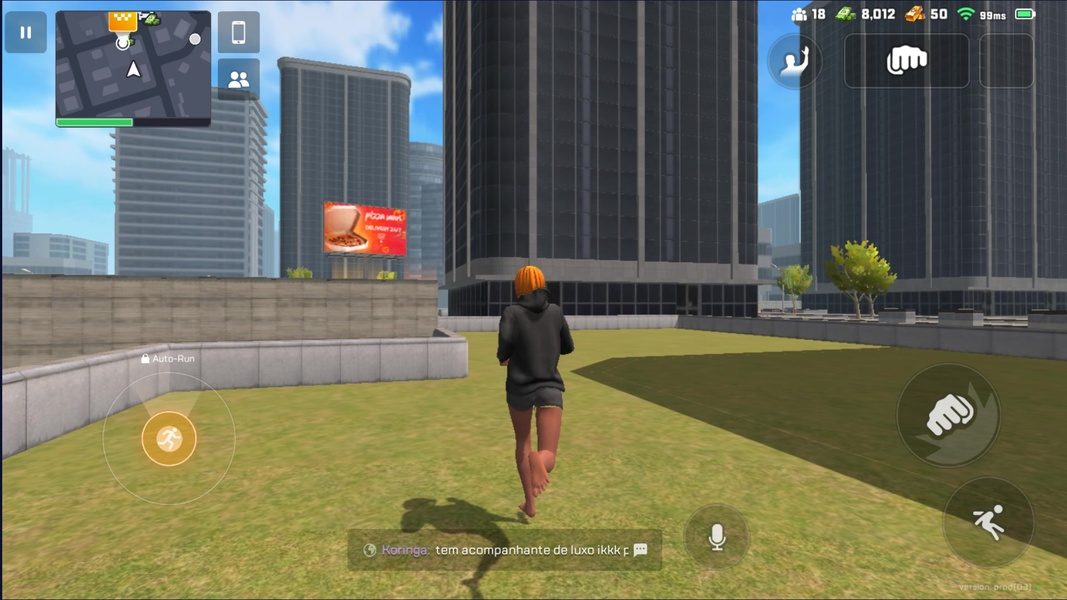Lock the Auto-Run toggle
The image size is (1067, 600).
pyautogui.click(x=167, y=358)
